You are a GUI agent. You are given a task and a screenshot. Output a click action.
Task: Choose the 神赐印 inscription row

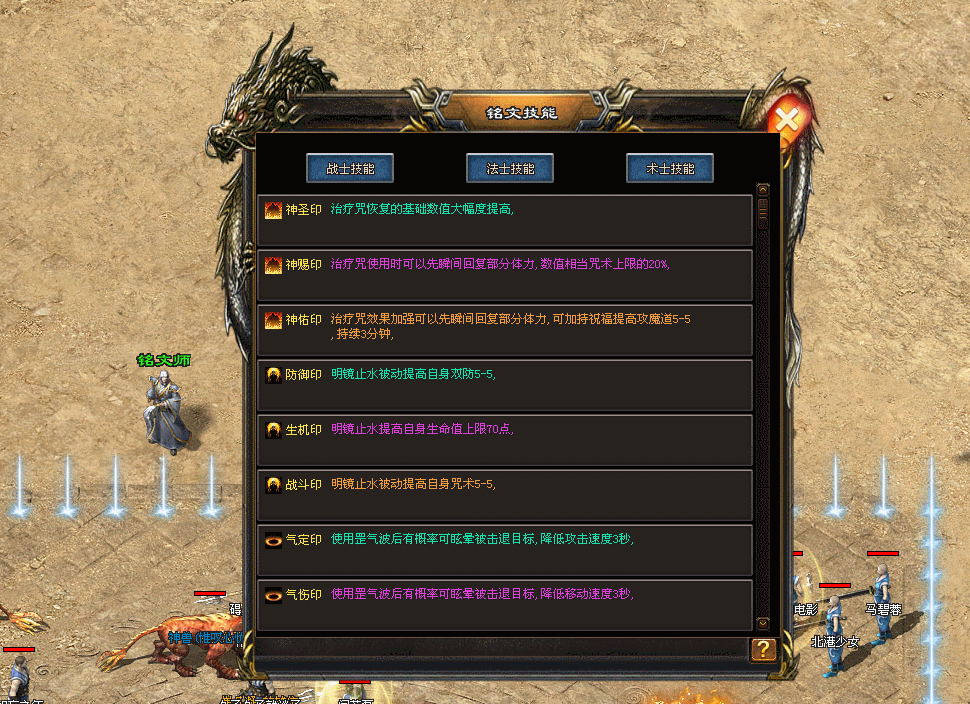point(504,275)
